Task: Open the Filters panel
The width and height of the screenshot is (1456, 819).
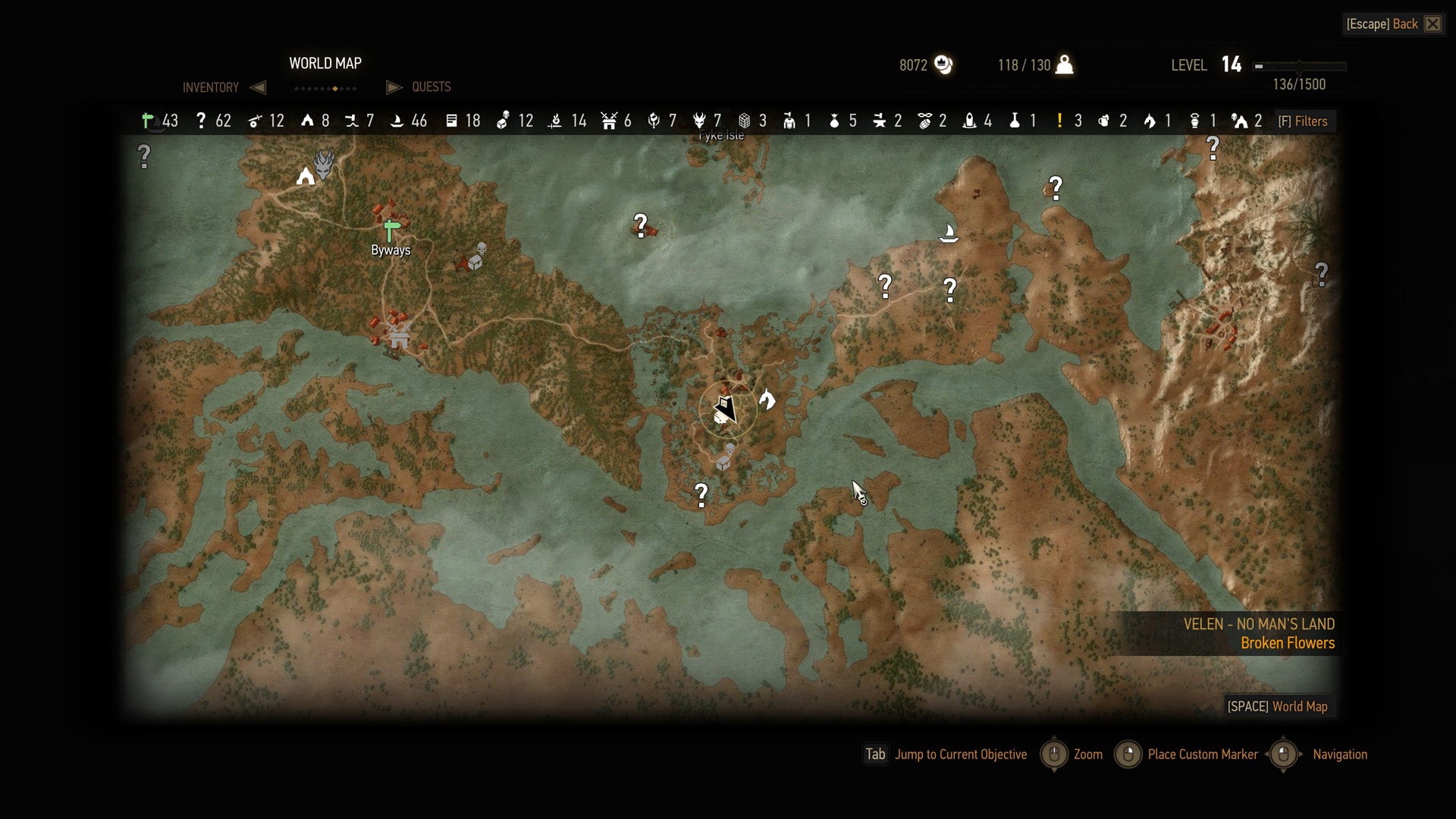Action: [x=1304, y=121]
